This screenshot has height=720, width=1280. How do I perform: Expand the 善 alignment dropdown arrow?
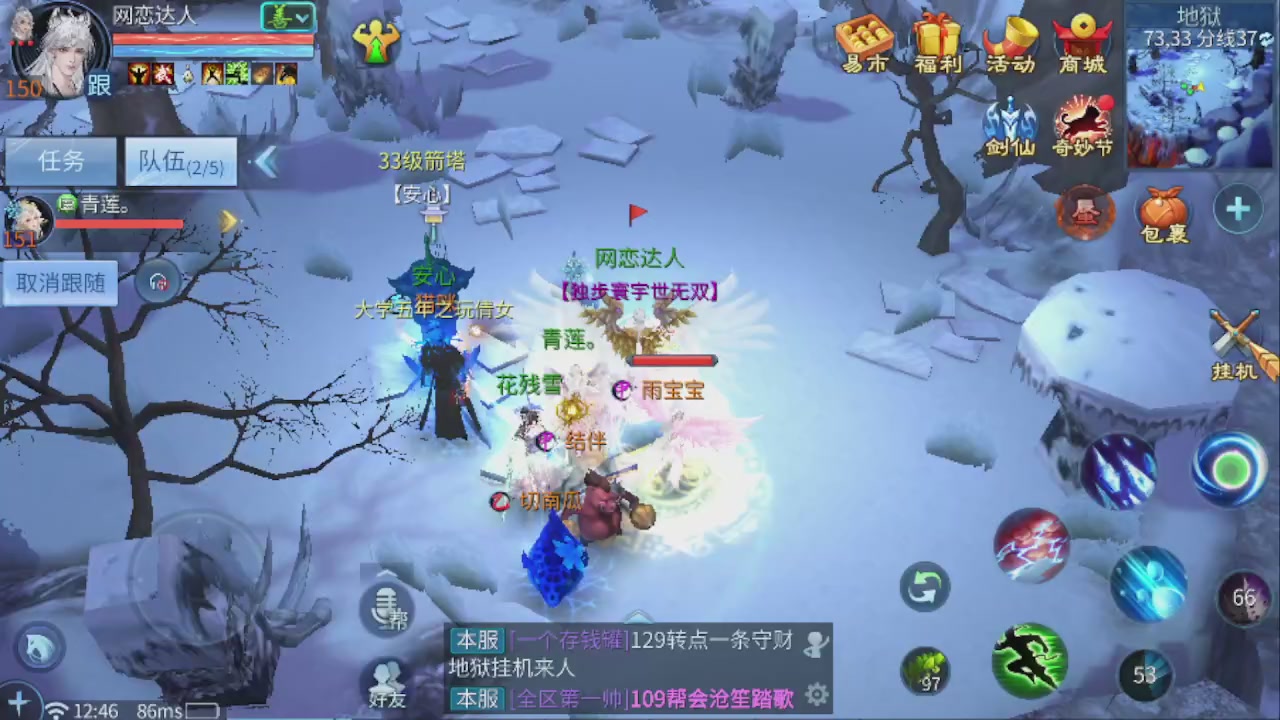pos(303,18)
